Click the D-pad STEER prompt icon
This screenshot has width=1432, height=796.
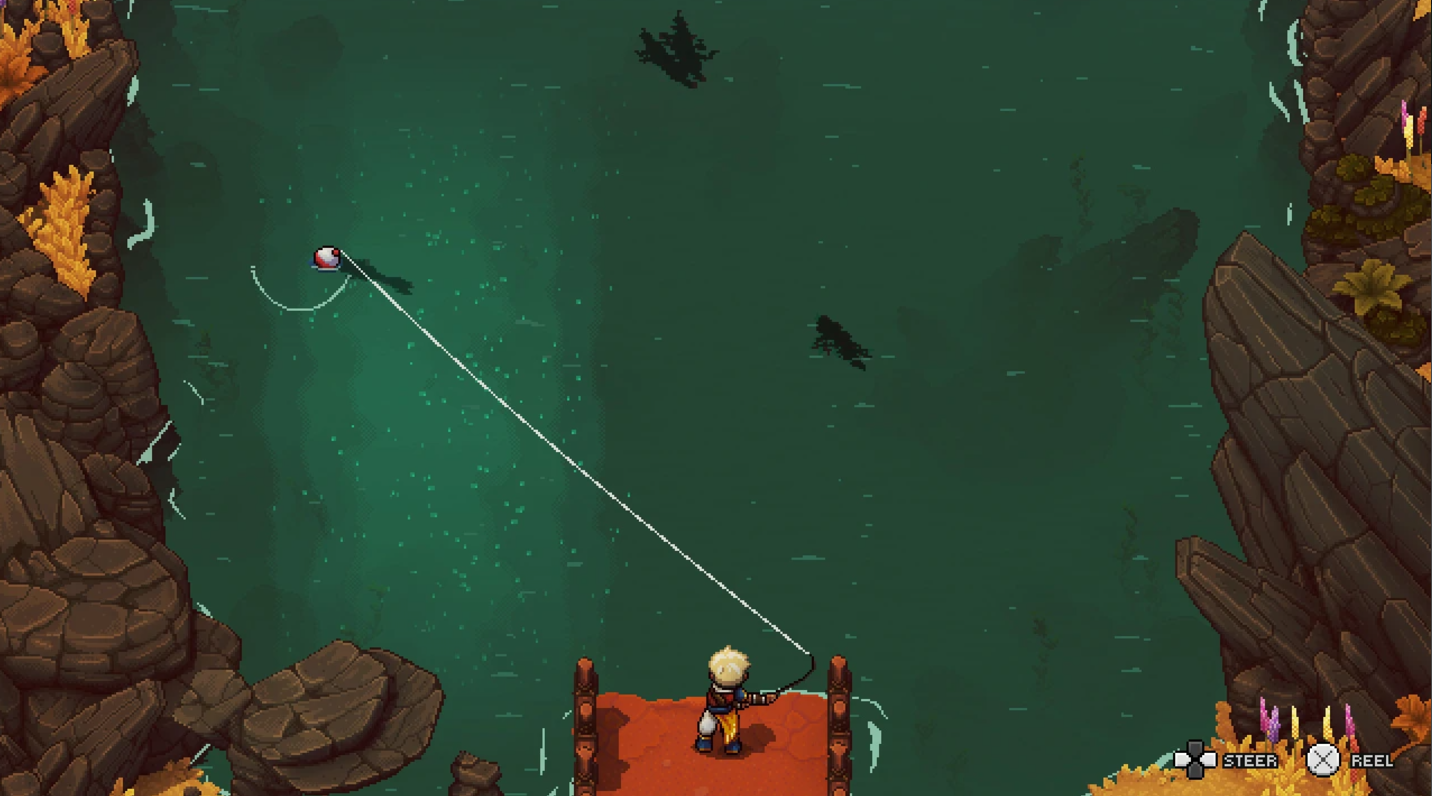point(1196,760)
